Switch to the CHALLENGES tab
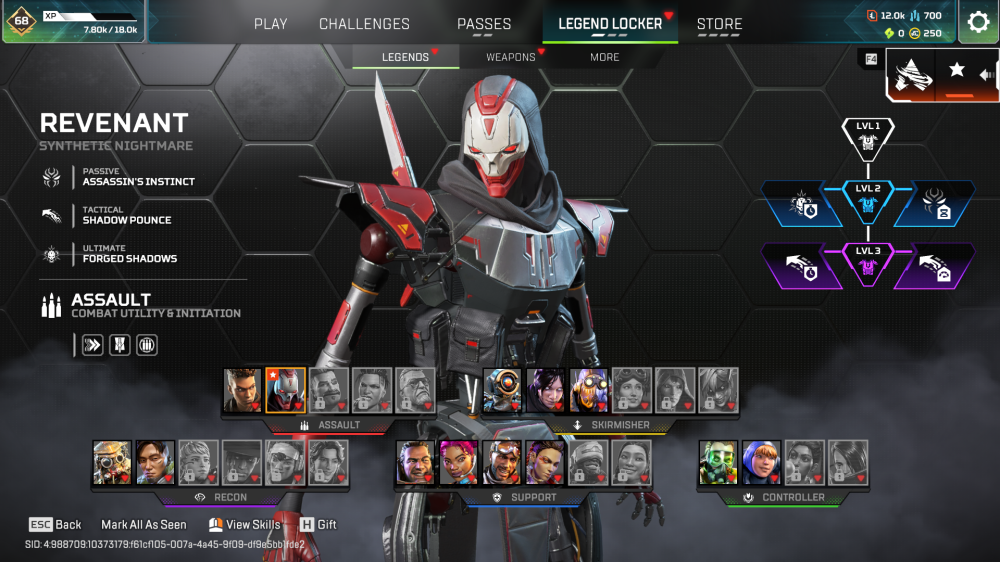Image resolution: width=1000 pixels, height=562 pixels. (364, 24)
